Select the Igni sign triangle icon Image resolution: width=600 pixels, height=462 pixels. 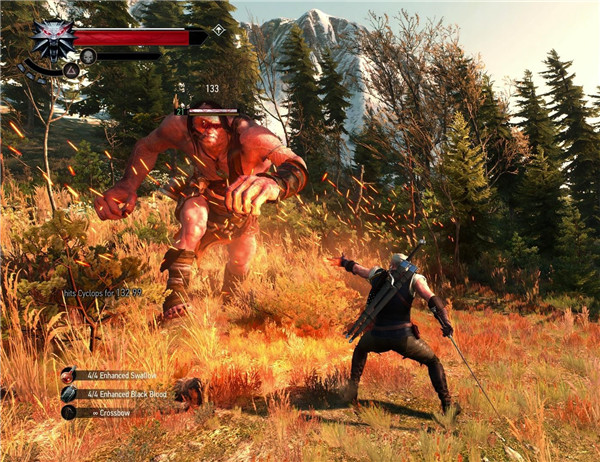(x=72, y=70)
